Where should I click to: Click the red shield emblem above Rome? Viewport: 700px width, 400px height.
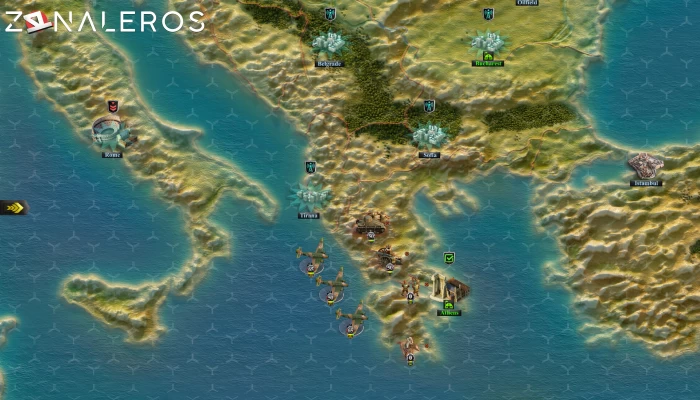point(113,105)
